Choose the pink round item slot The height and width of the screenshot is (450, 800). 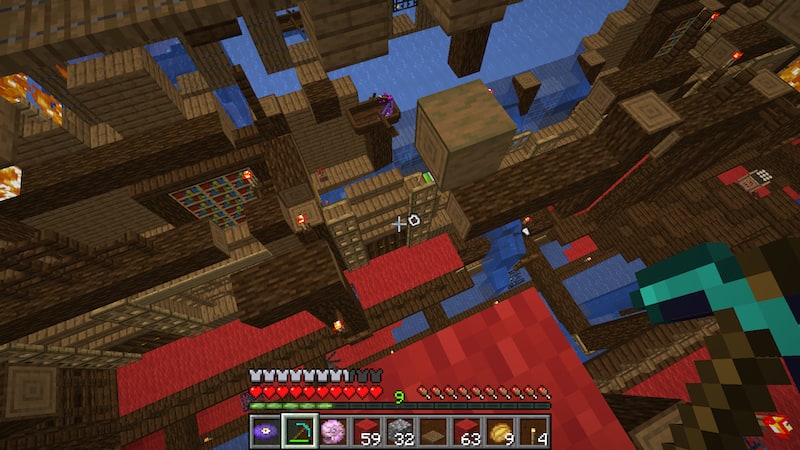[332, 431]
